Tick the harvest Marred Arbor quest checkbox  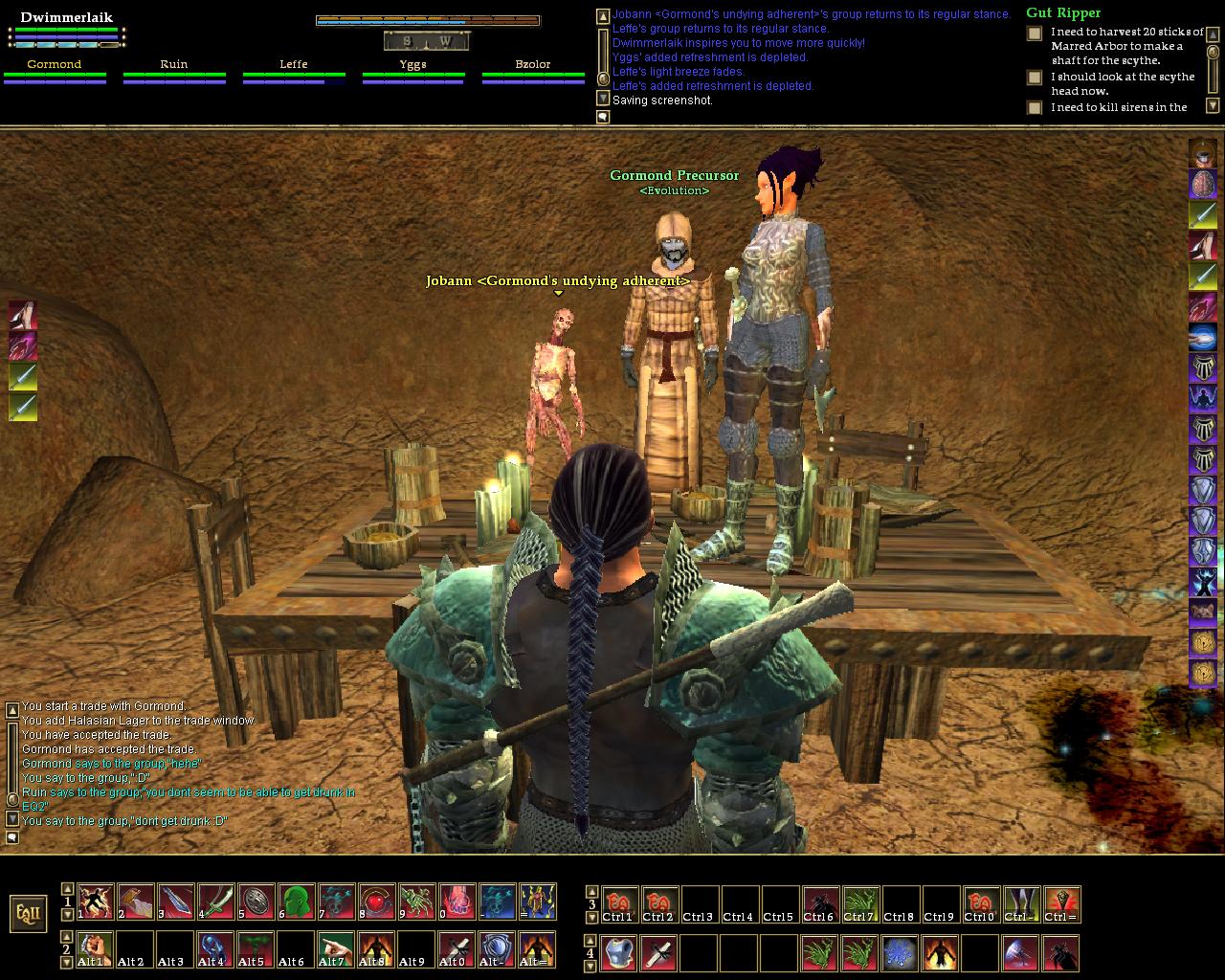coord(1035,34)
